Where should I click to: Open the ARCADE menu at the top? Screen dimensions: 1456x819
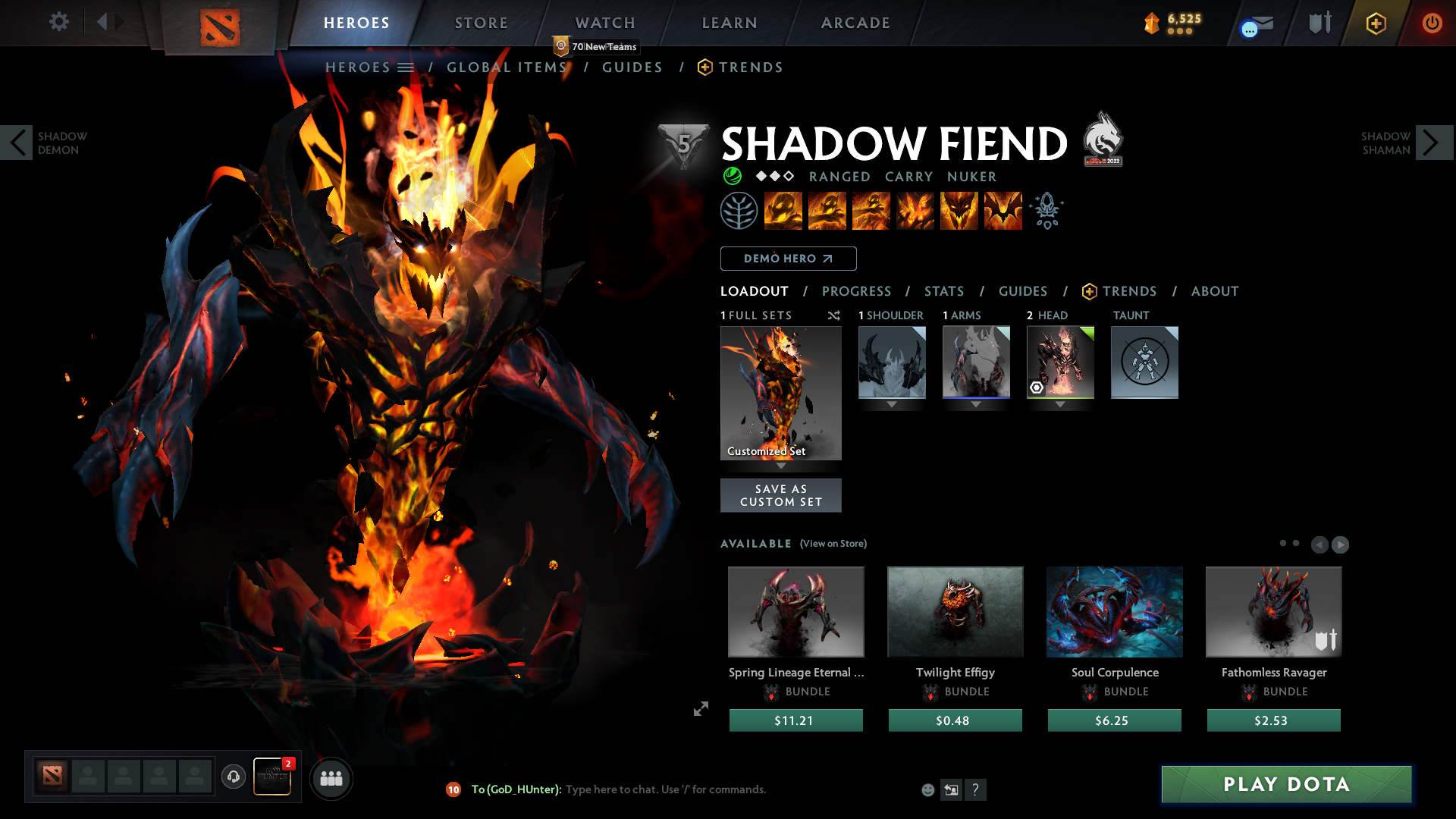tap(855, 23)
